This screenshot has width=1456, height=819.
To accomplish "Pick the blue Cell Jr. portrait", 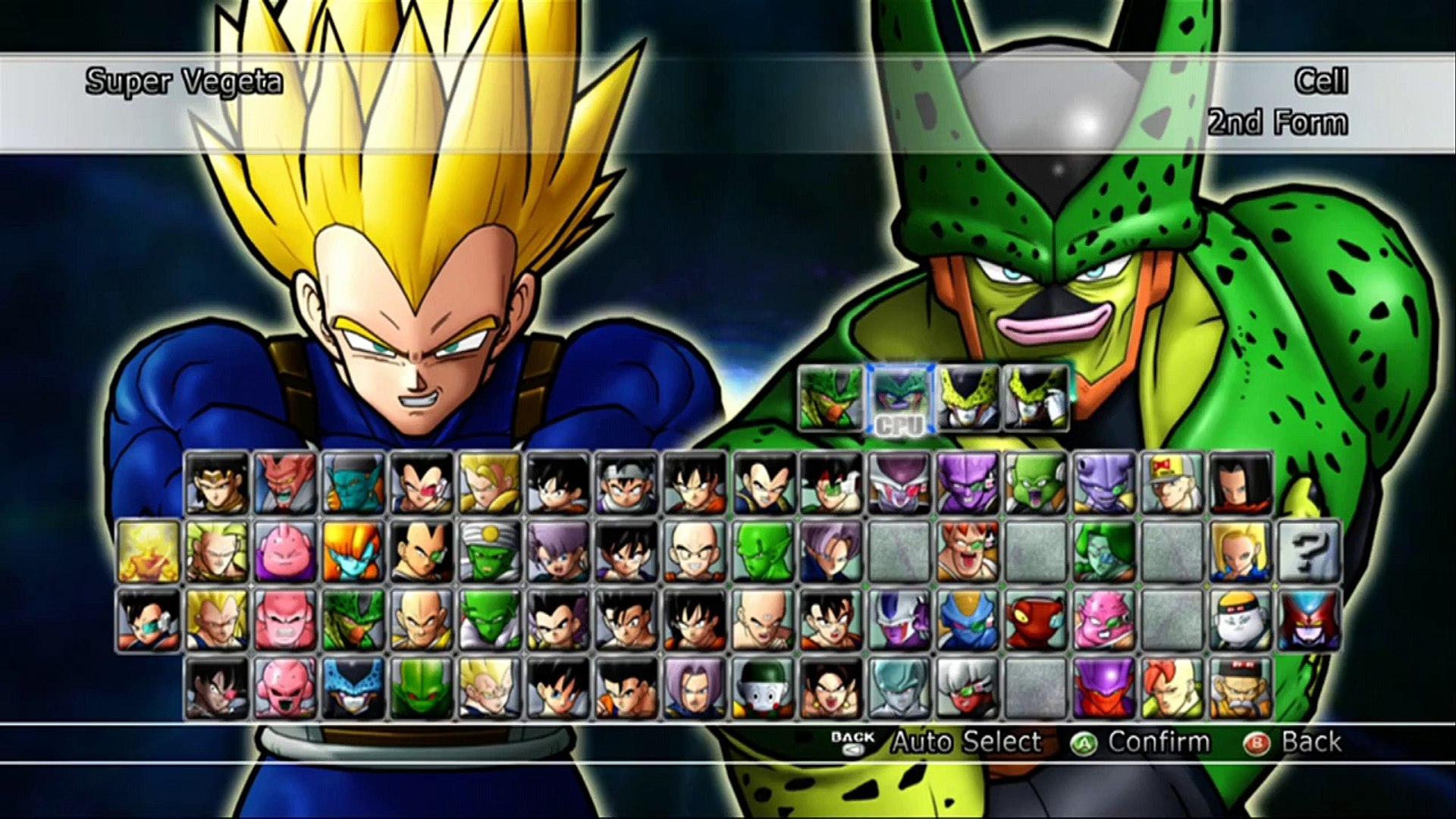I will coord(353,688).
